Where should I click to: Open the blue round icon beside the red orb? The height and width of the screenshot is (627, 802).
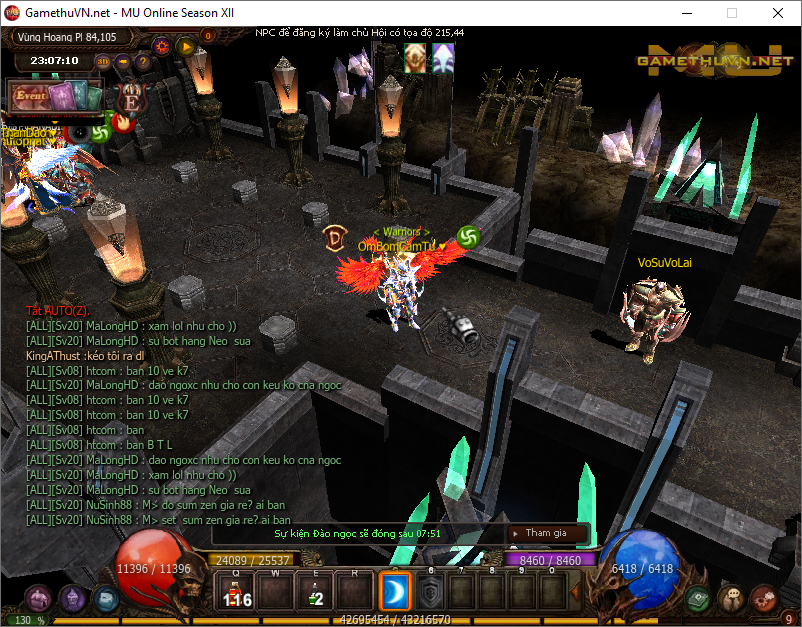105,598
